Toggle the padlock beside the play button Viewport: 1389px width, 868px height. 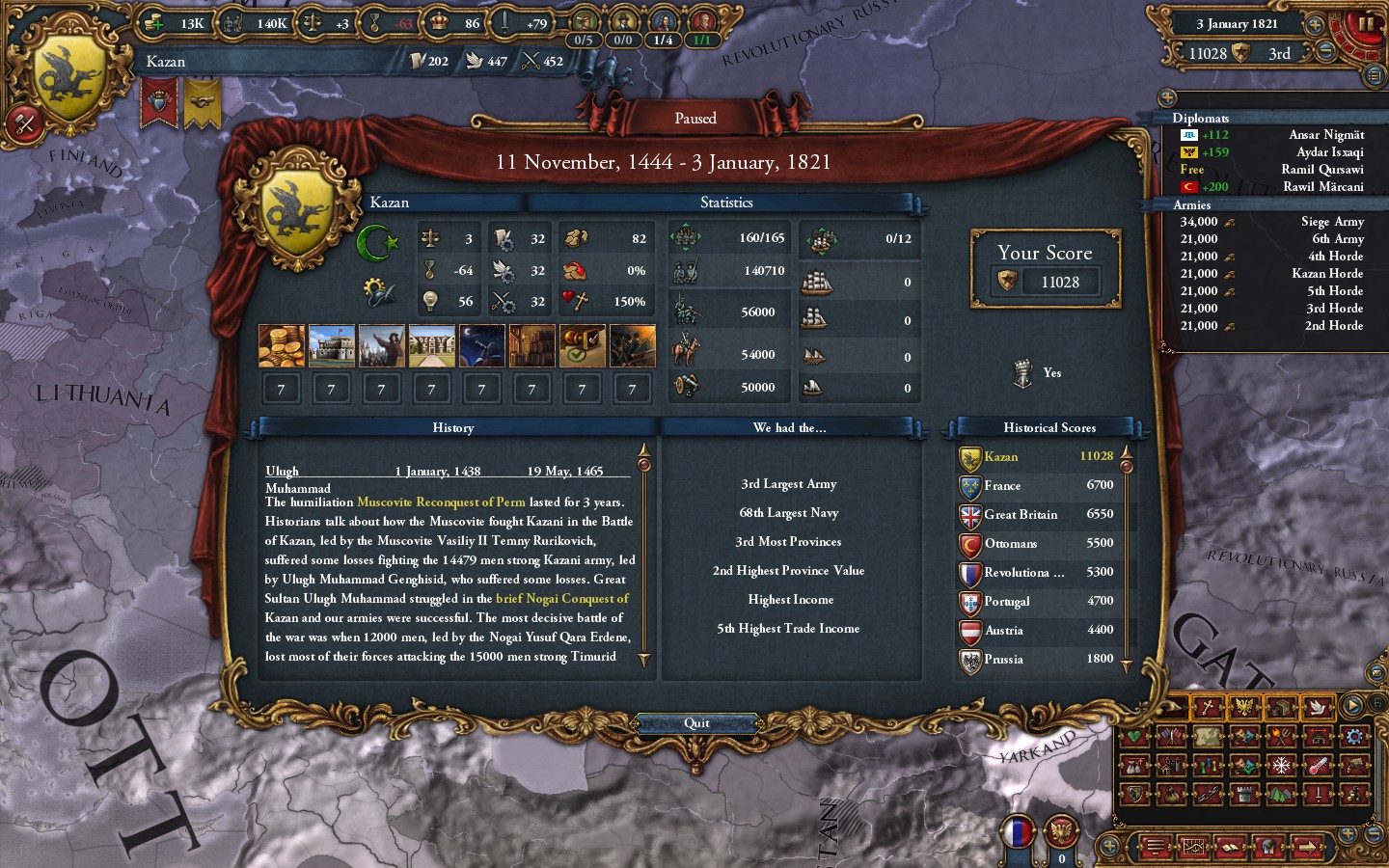[1377, 703]
